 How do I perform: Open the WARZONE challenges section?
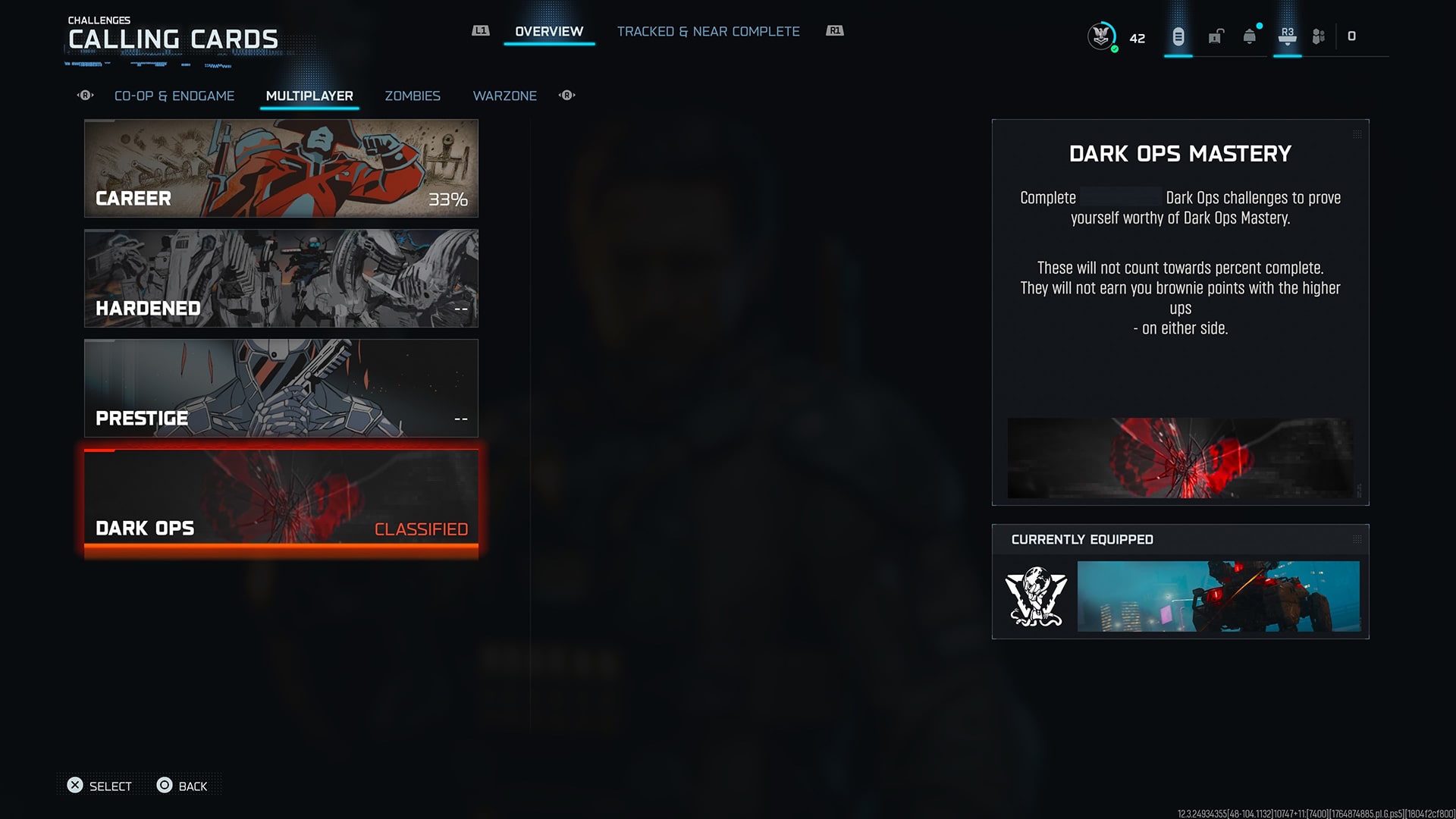(504, 96)
